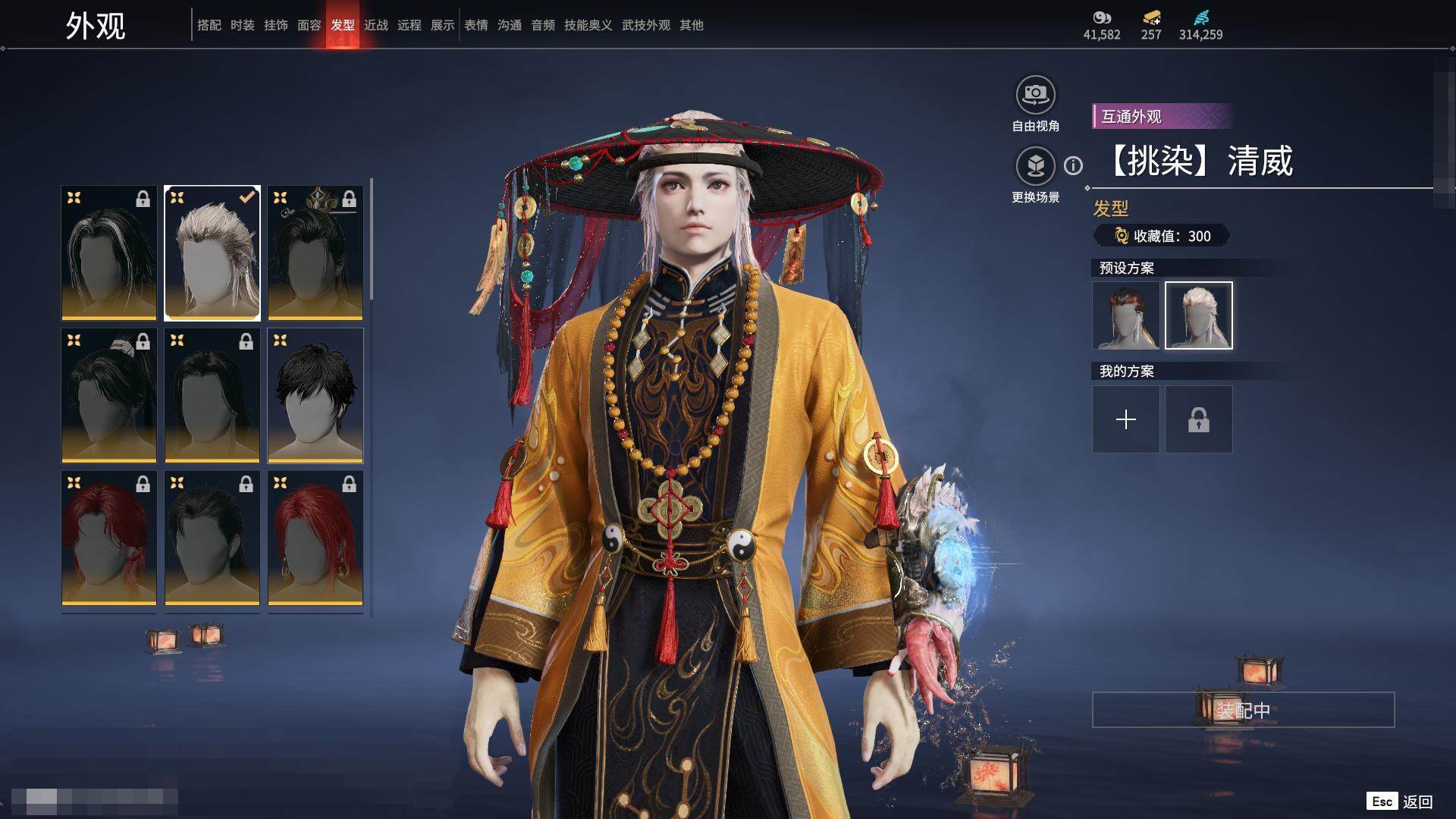Screen dimensions: 1456x819
Task: Select the 挂饰 accessories tab
Action: tap(275, 25)
